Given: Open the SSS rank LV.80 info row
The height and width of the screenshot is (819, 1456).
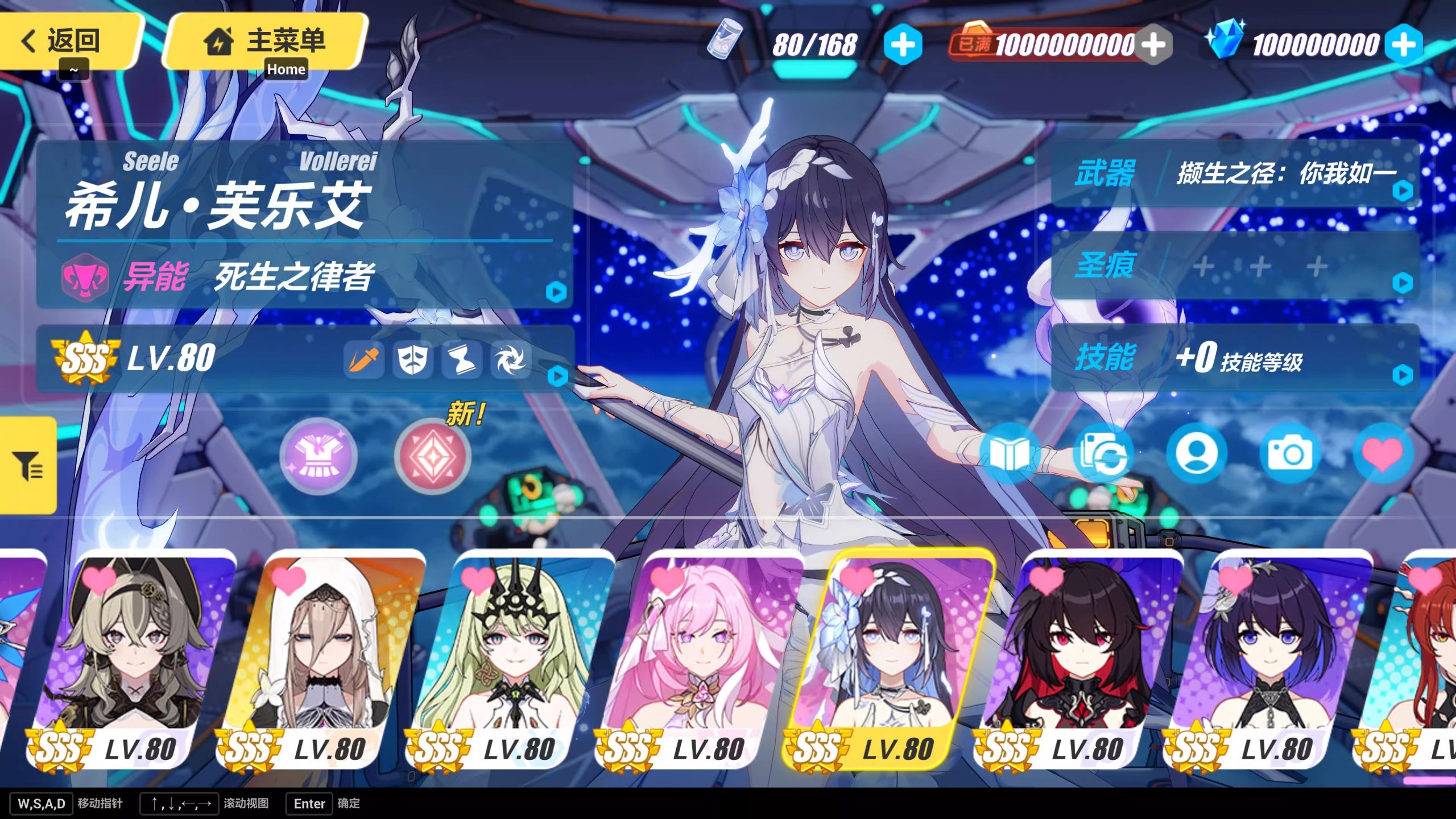Looking at the screenshot, I should pos(304,359).
